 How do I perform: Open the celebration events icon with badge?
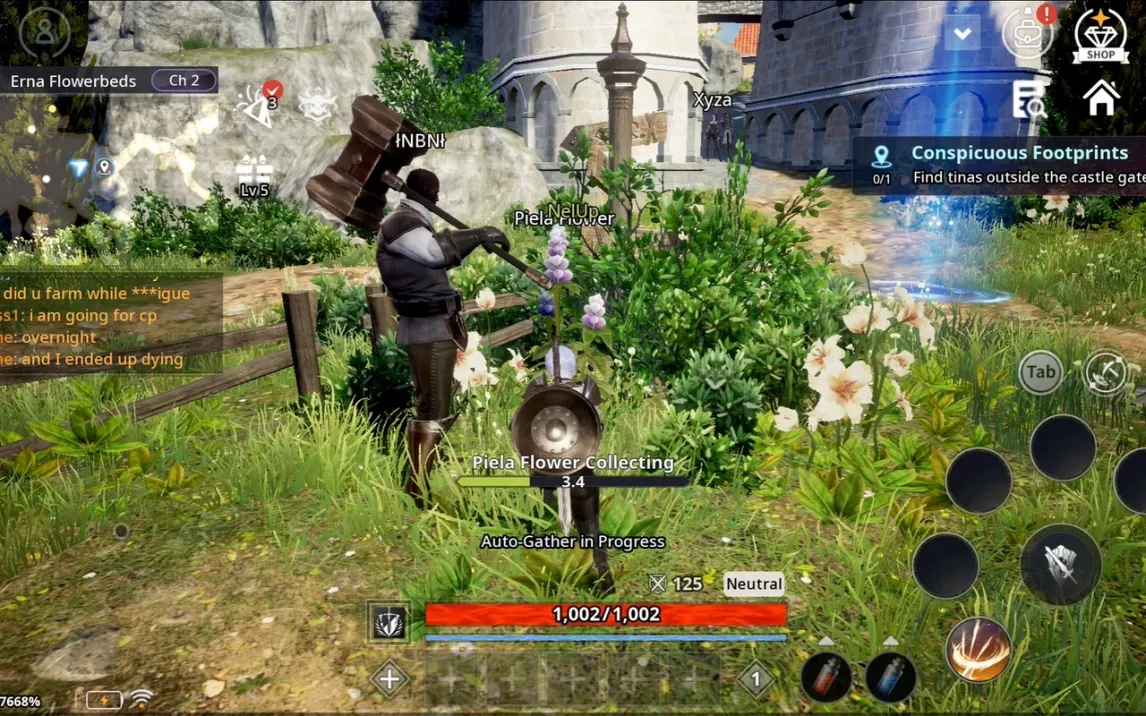[x=259, y=105]
